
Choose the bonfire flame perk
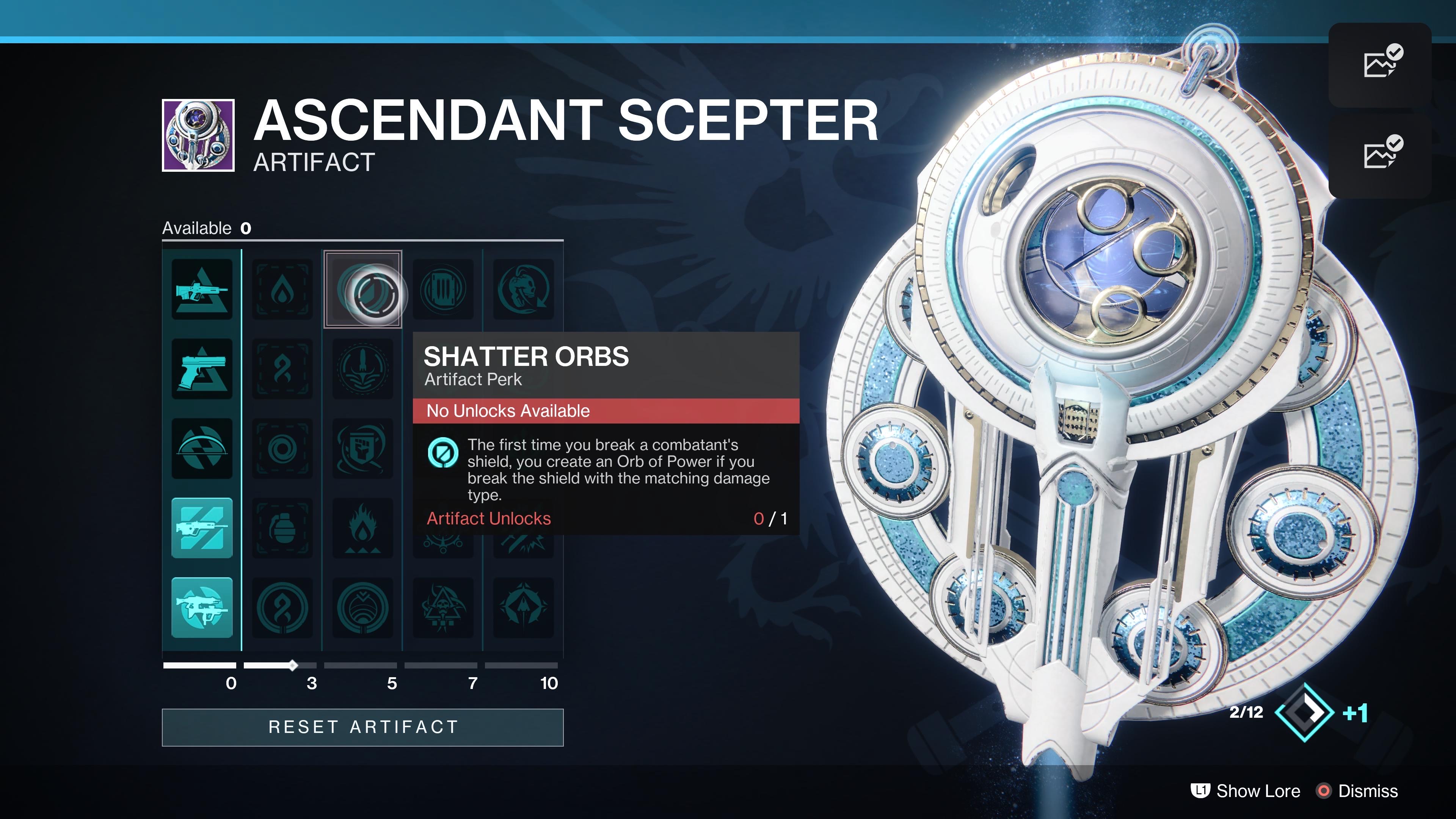362,528
